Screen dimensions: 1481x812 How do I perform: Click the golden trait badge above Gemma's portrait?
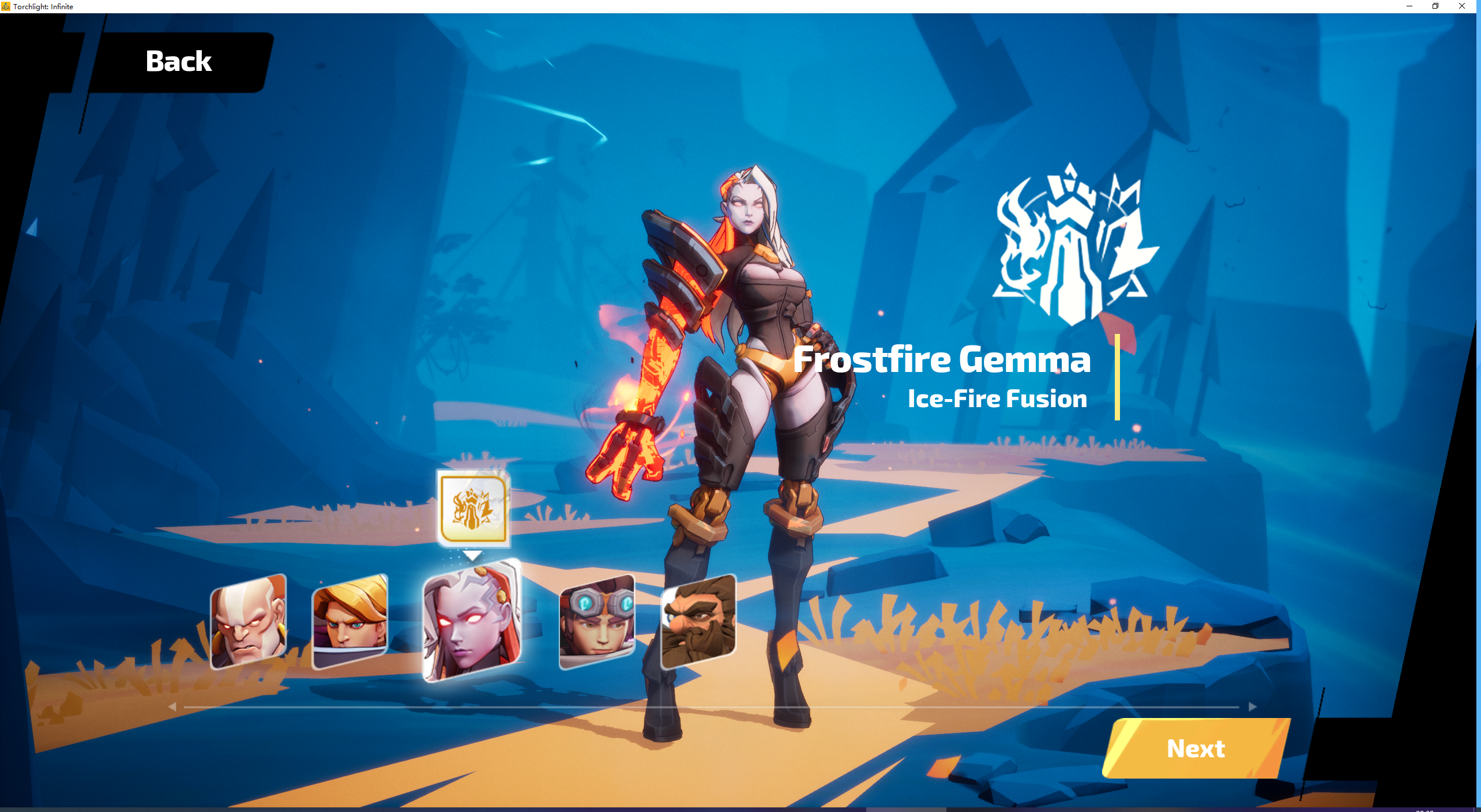[473, 507]
